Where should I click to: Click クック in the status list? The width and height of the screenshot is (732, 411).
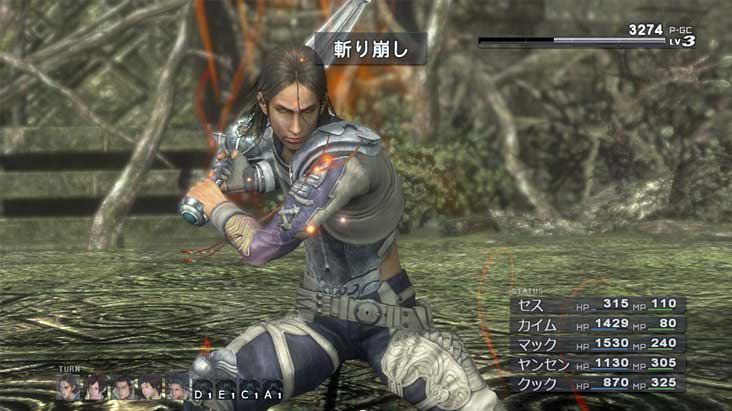coord(597,384)
